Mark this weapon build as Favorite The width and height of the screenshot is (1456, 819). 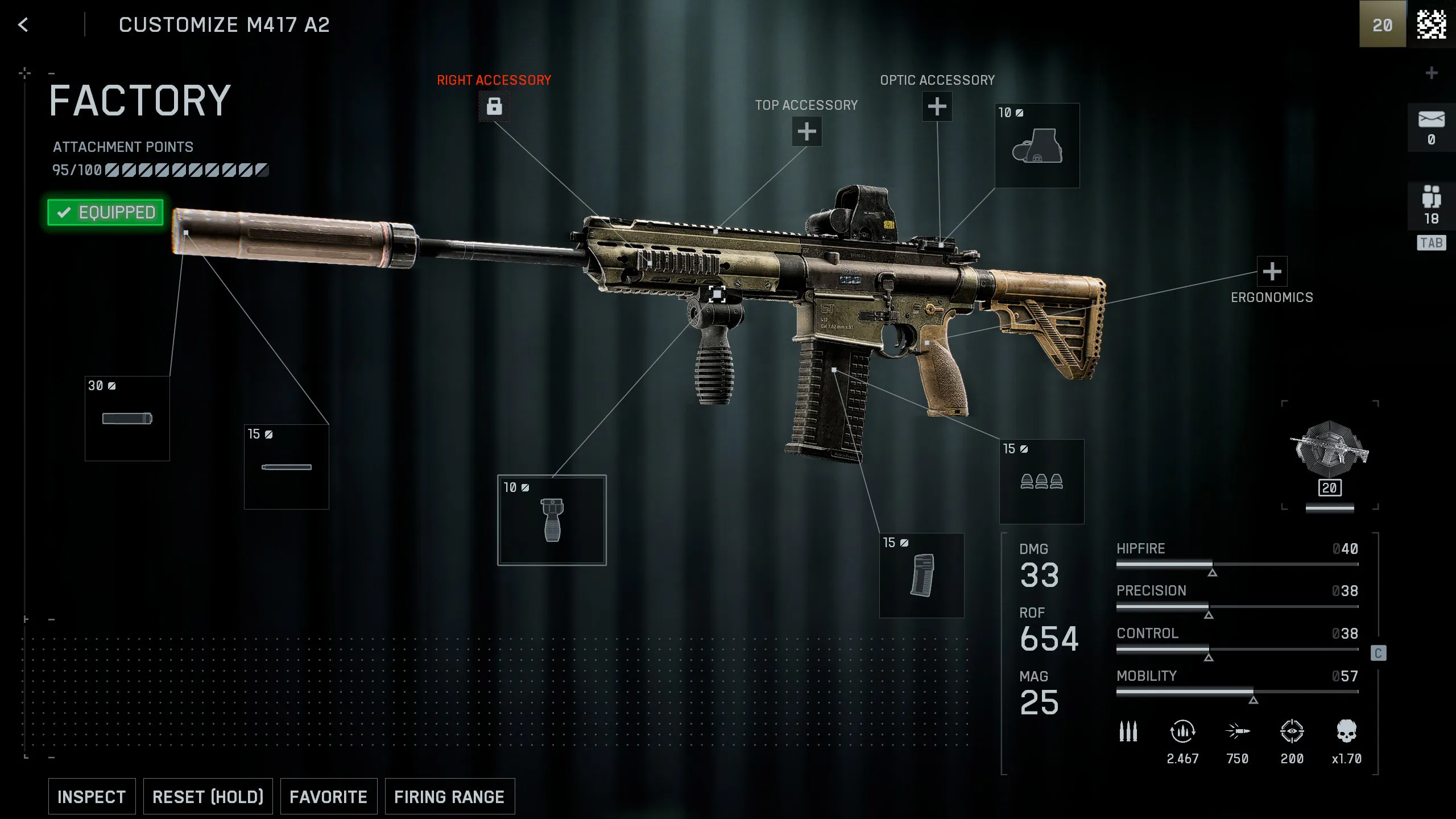click(x=328, y=796)
